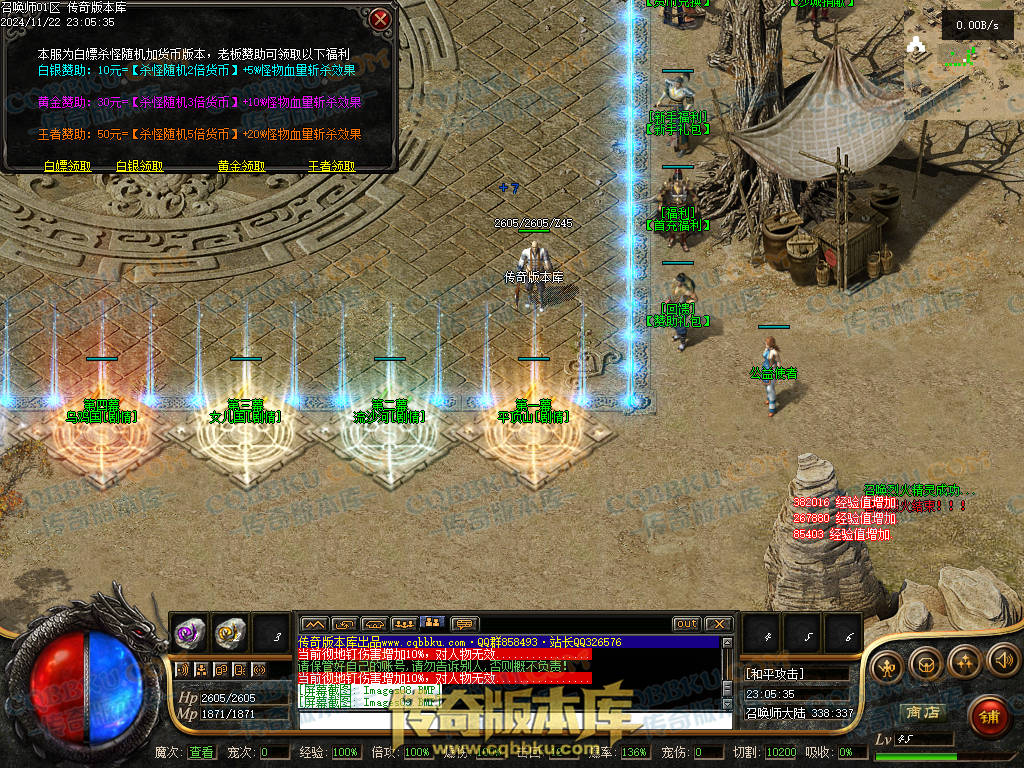Open the round red 铺 stall button
The width and height of the screenshot is (1024, 768).
989,715
